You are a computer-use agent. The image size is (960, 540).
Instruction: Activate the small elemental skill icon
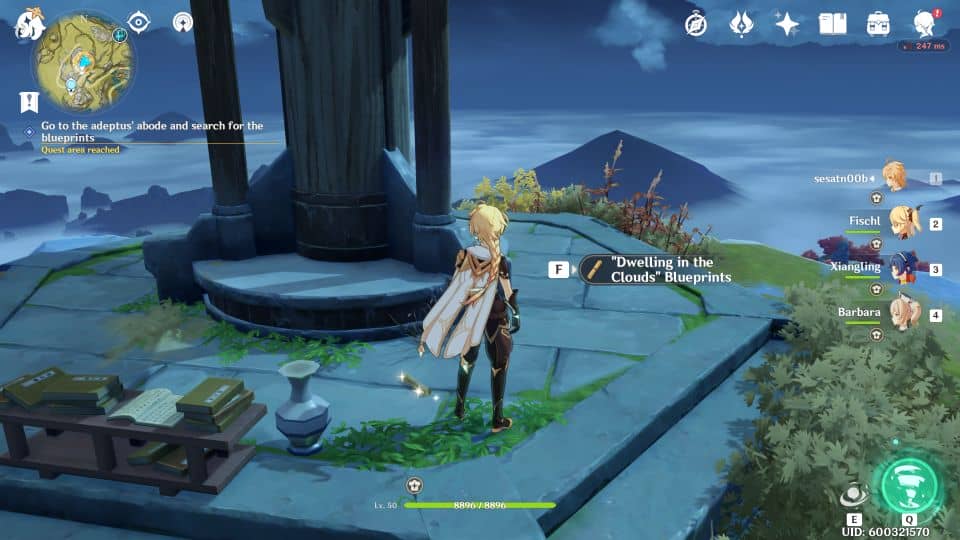click(853, 494)
